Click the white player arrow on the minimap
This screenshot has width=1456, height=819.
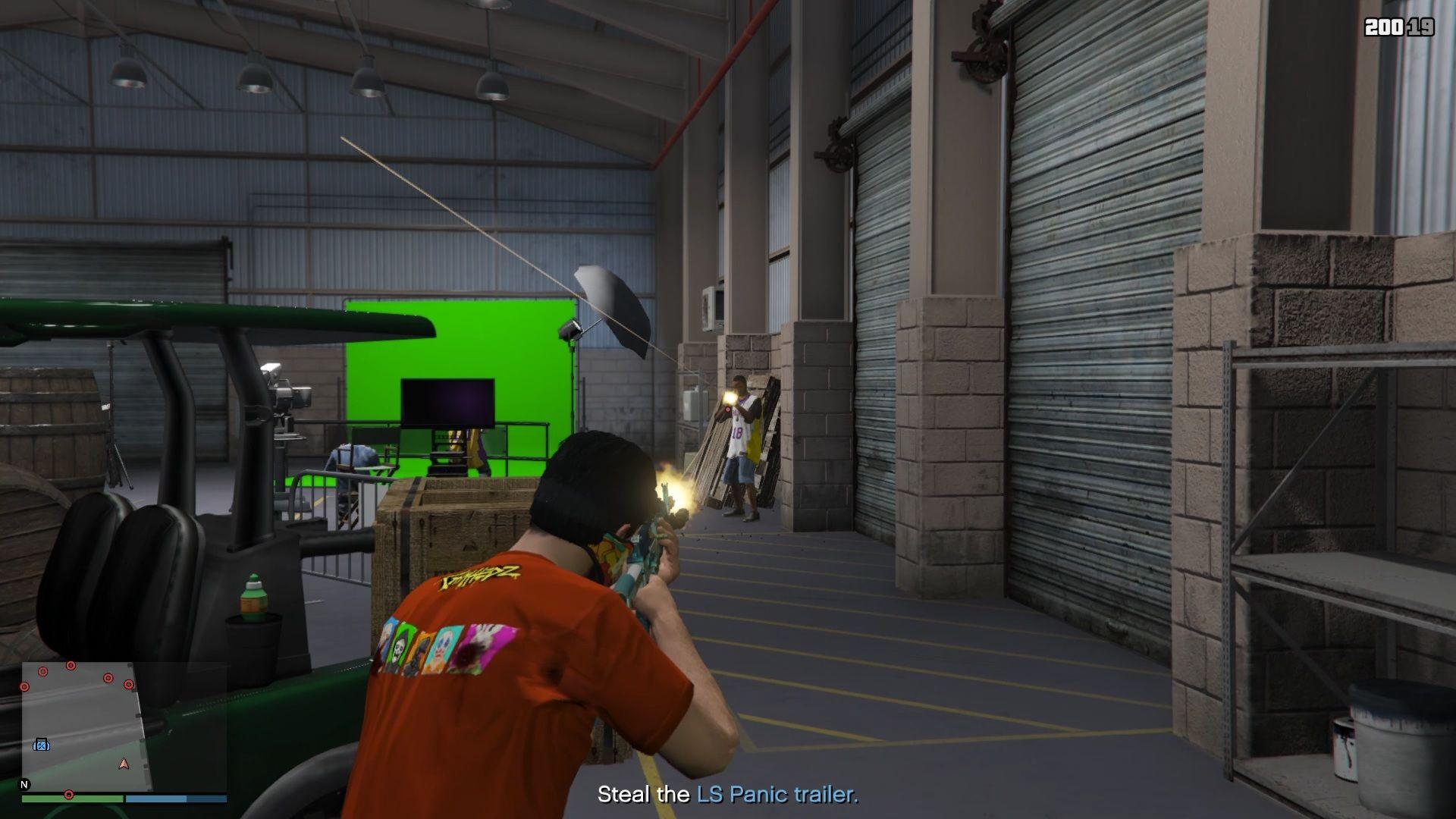[123, 764]
